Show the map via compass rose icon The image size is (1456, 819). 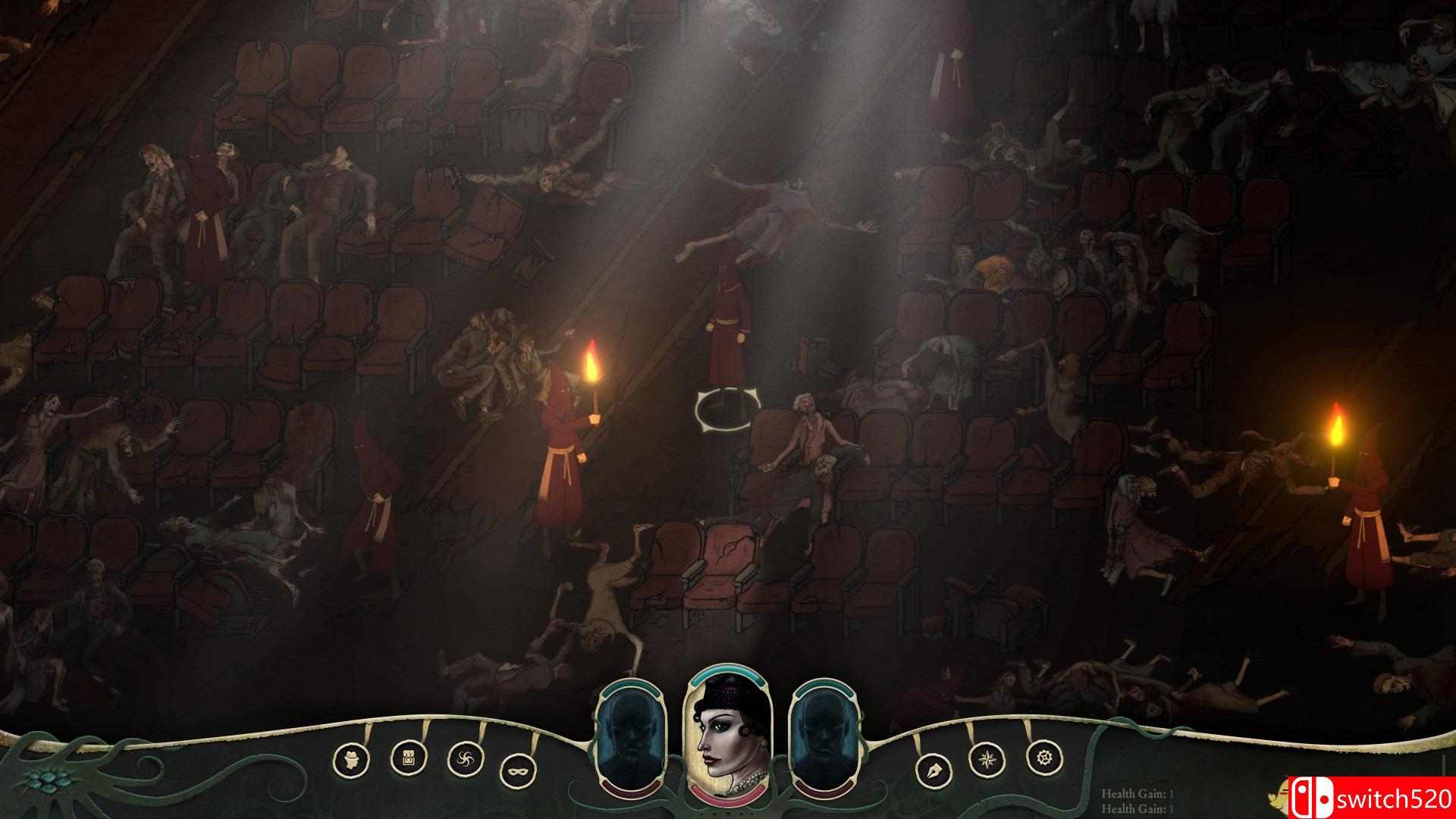tap(987, 757)
